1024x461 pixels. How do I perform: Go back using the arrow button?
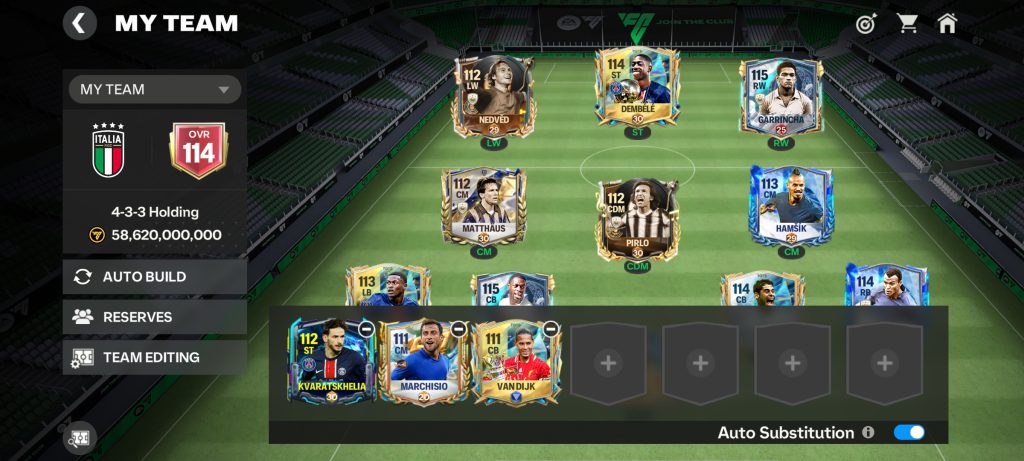80,23
